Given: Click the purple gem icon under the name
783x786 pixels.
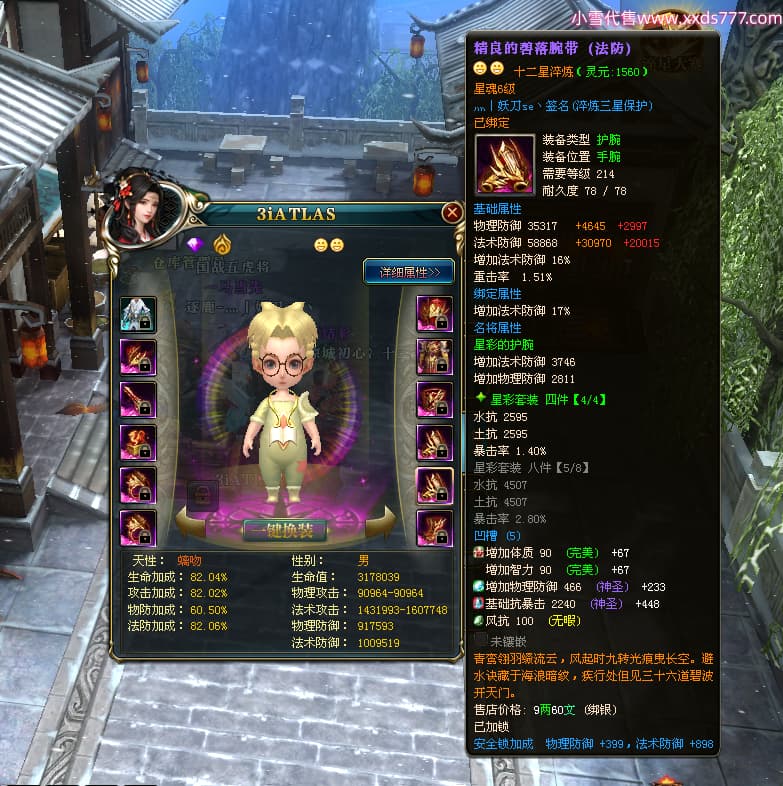Looking at the screenshot, I should pyautogui.click(x=195, y=244).
